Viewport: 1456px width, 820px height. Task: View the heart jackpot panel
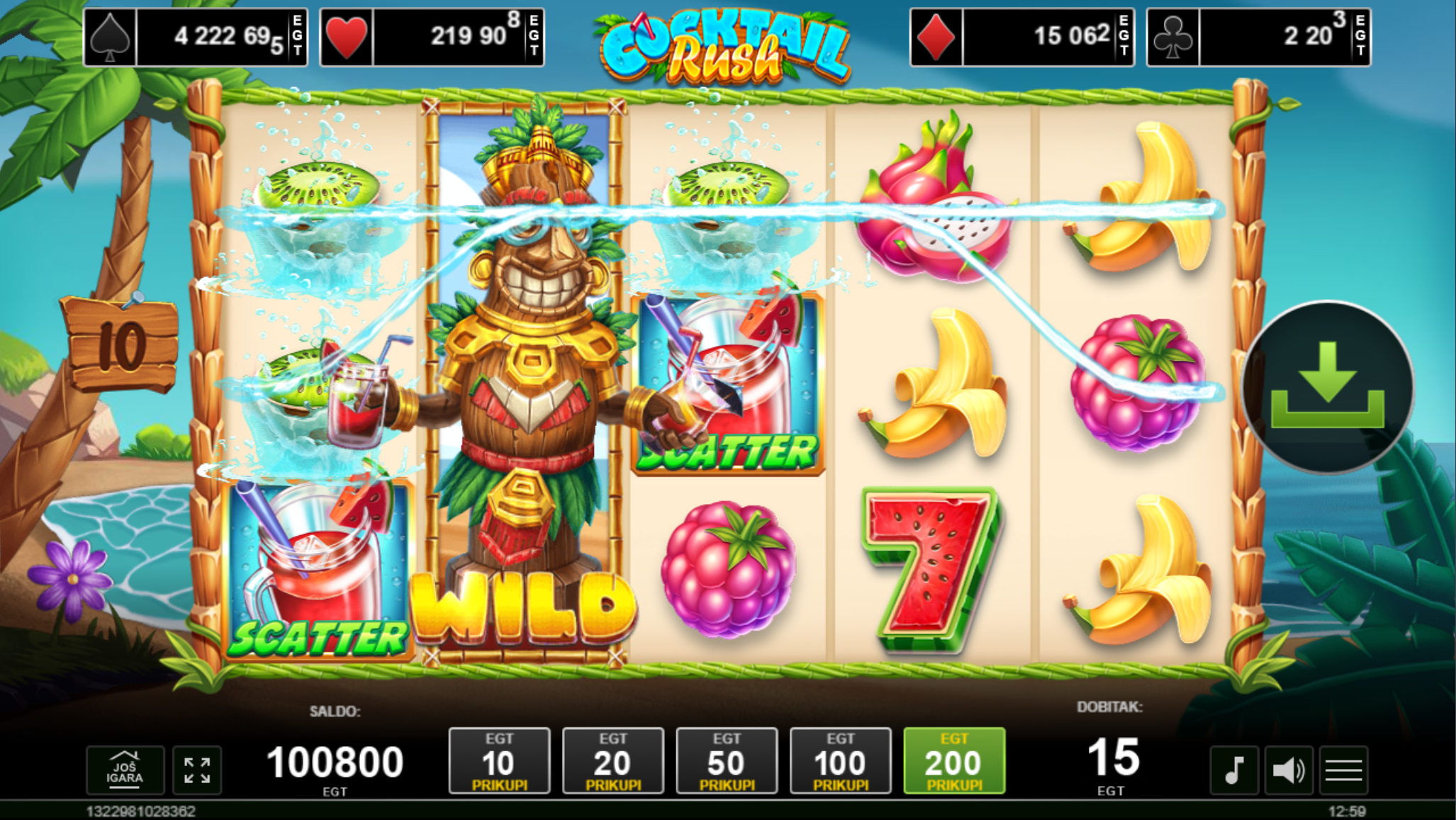(432, 37)
